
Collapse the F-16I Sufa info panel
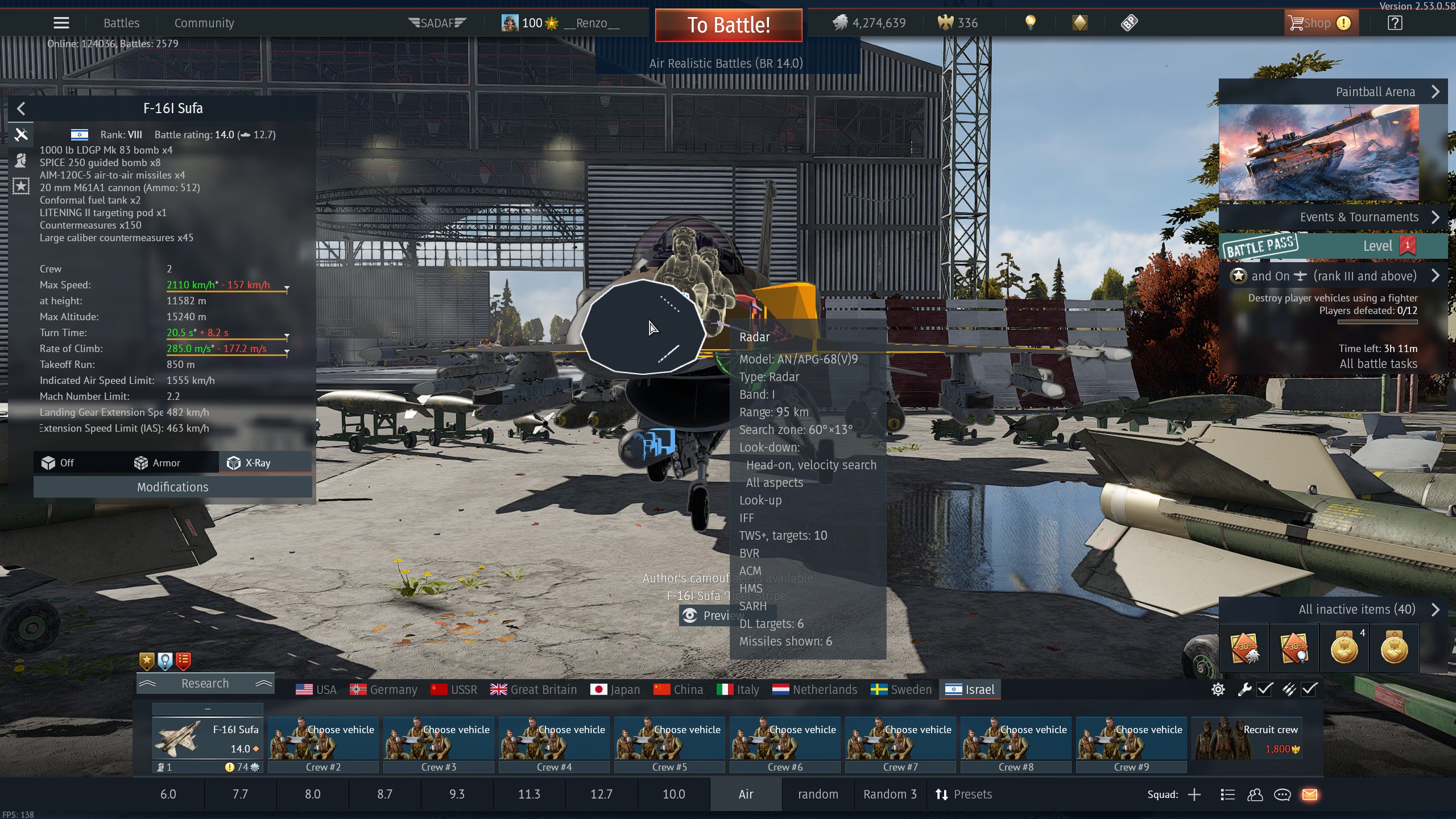pos(21,109)
